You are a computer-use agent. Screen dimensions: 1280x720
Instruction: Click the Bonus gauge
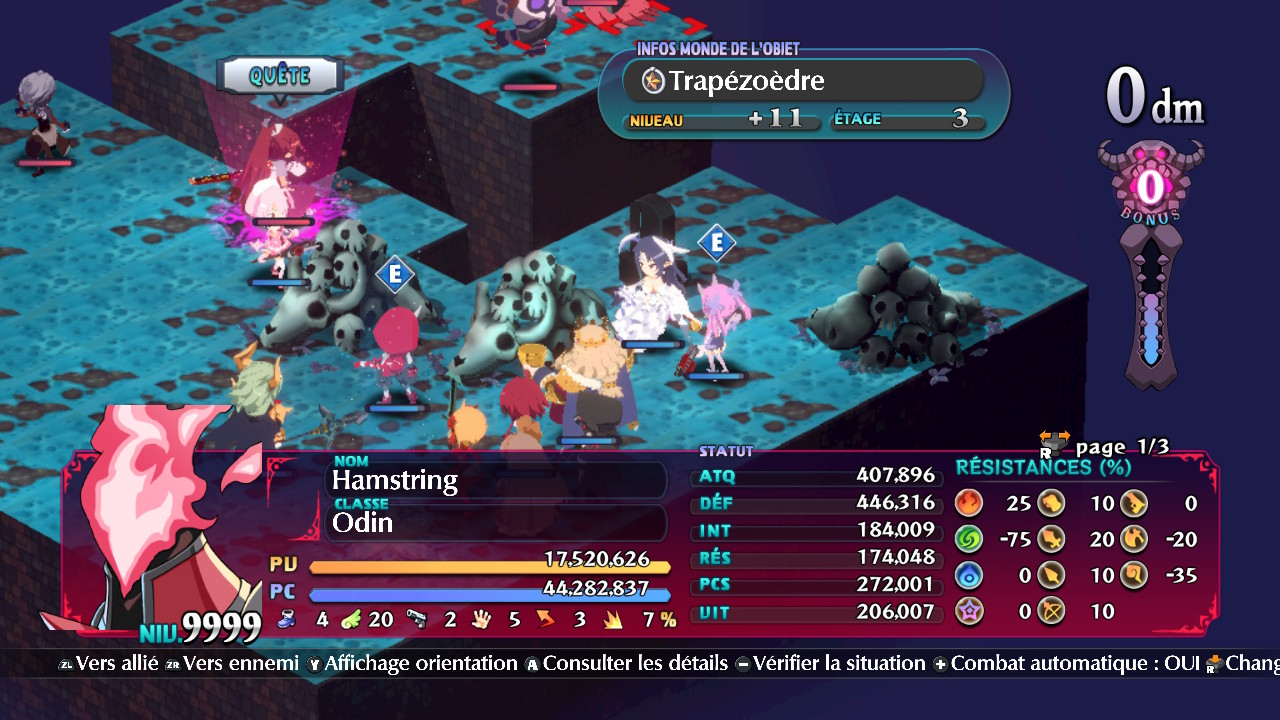click(x=1151, y=265)
